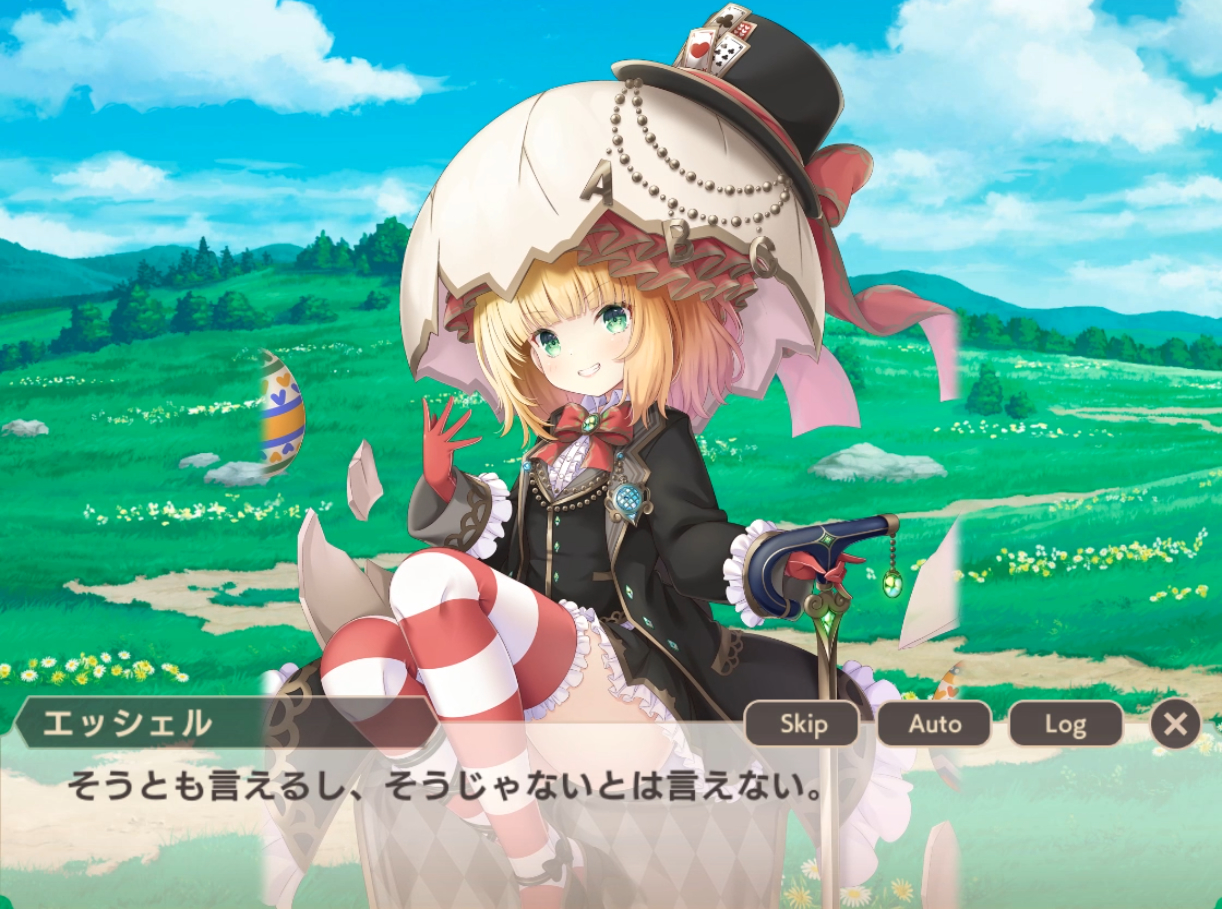The height and width of the screenshot is (909, 1222).
Task: Close the dialogue box with X
Action: [x=1175, y=723]
